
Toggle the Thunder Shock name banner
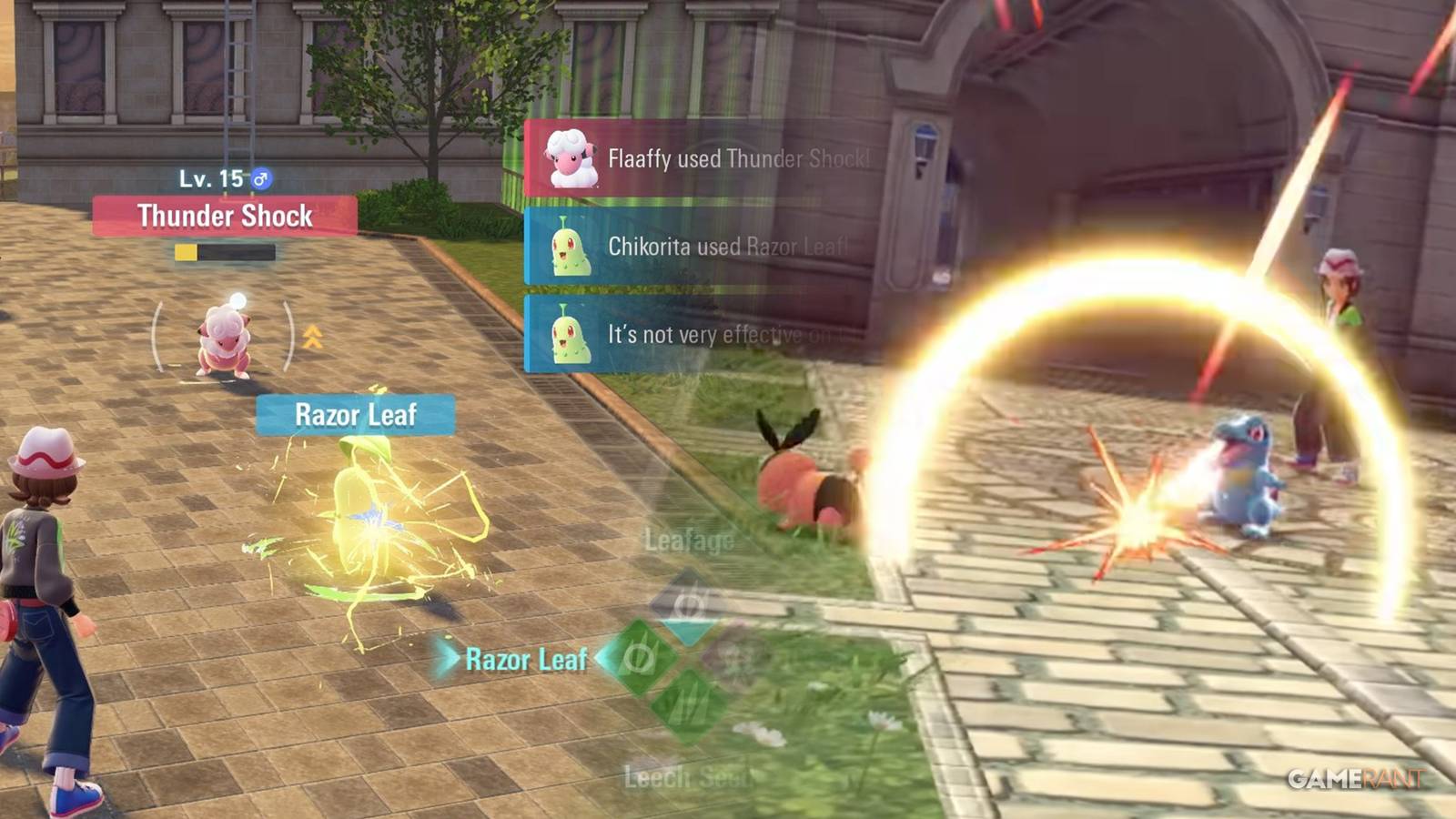pos(223,217)
